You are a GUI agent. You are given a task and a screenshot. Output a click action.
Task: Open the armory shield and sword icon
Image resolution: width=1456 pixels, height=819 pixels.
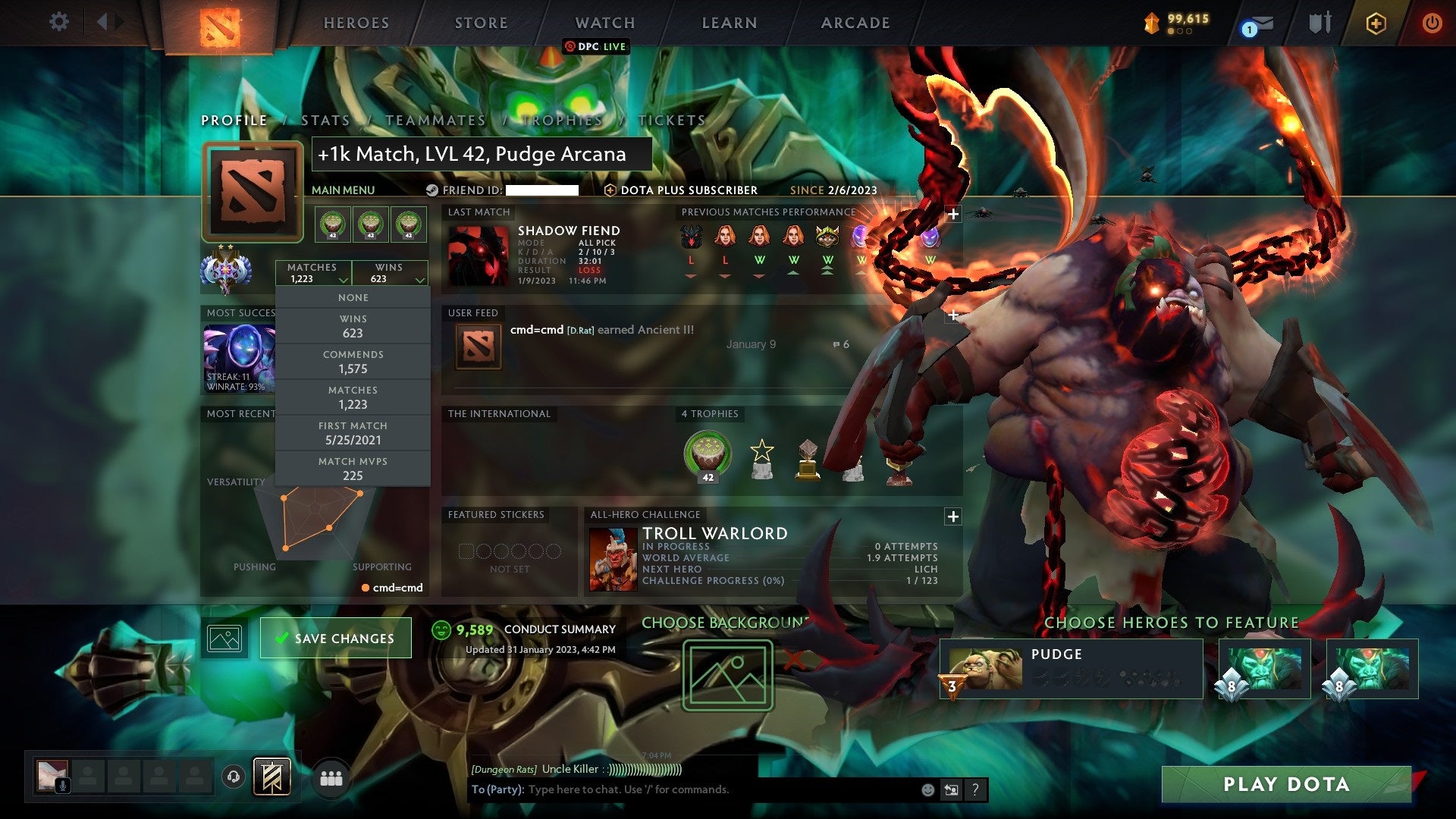coord(1319,21)
